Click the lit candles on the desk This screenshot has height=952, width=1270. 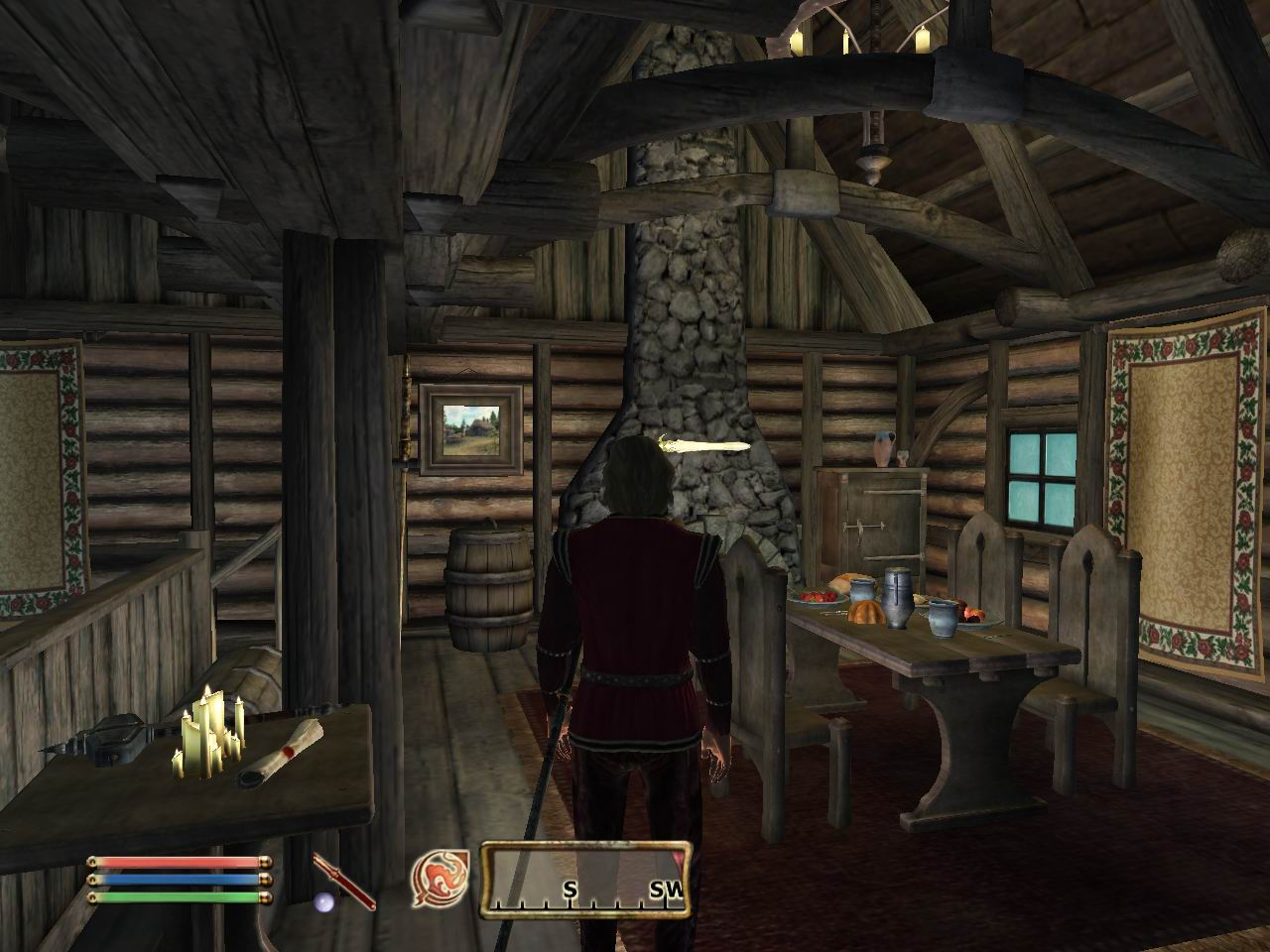208,739
